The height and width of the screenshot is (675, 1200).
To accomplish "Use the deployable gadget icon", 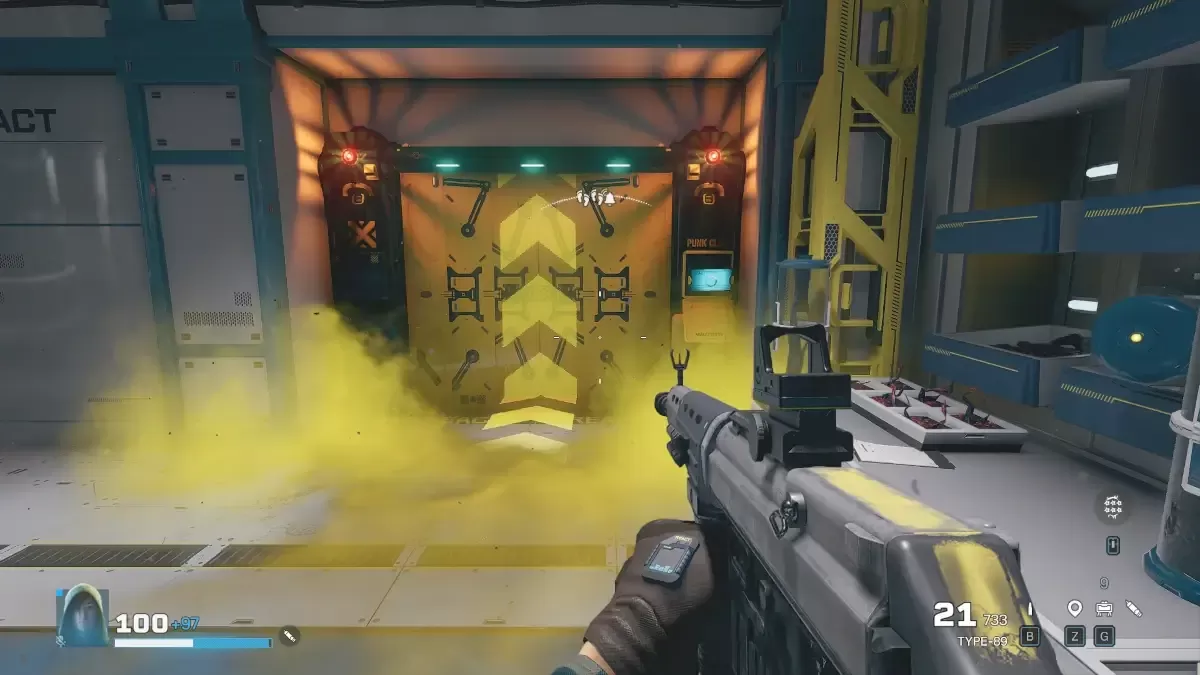I will point(1104,608).
